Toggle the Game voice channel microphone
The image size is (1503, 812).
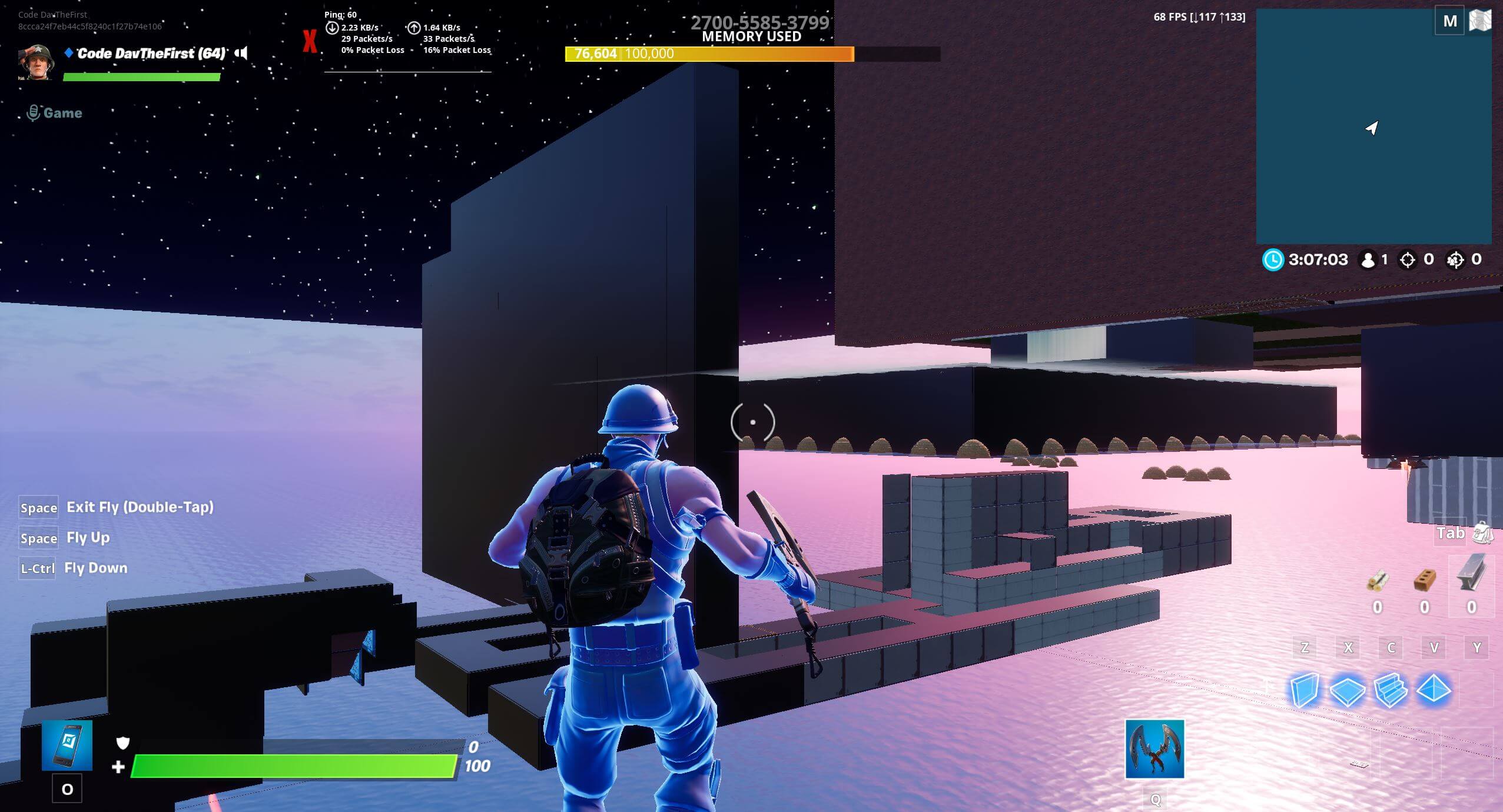(33, 112)
